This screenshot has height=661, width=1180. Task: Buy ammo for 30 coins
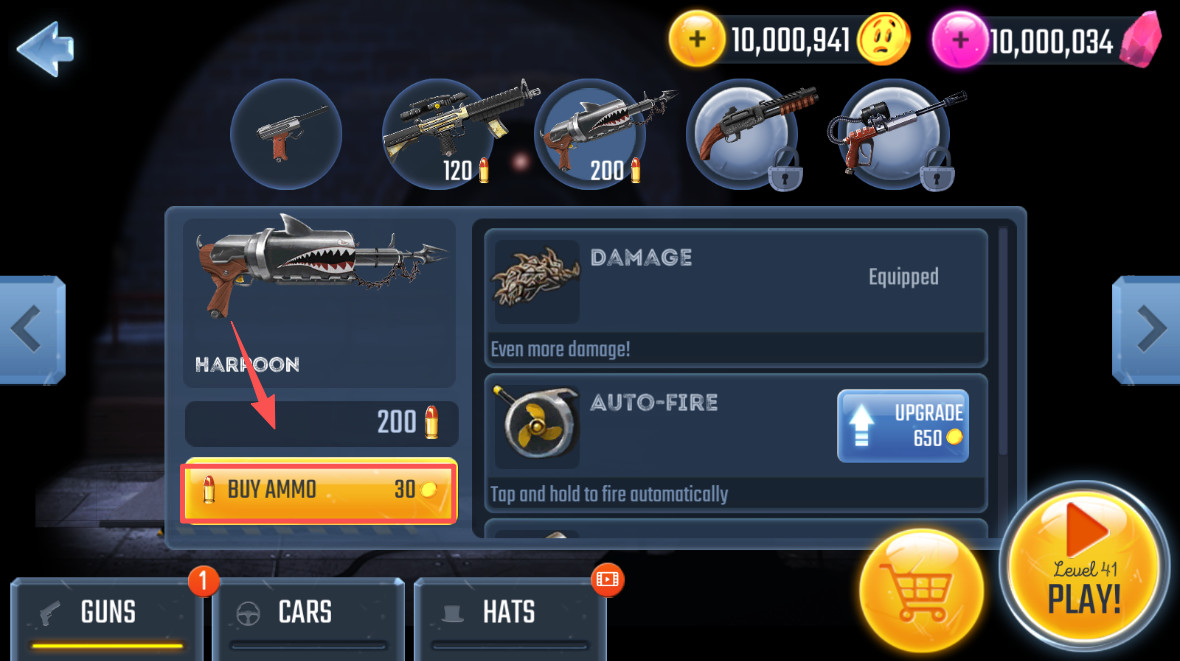(319, 490)
